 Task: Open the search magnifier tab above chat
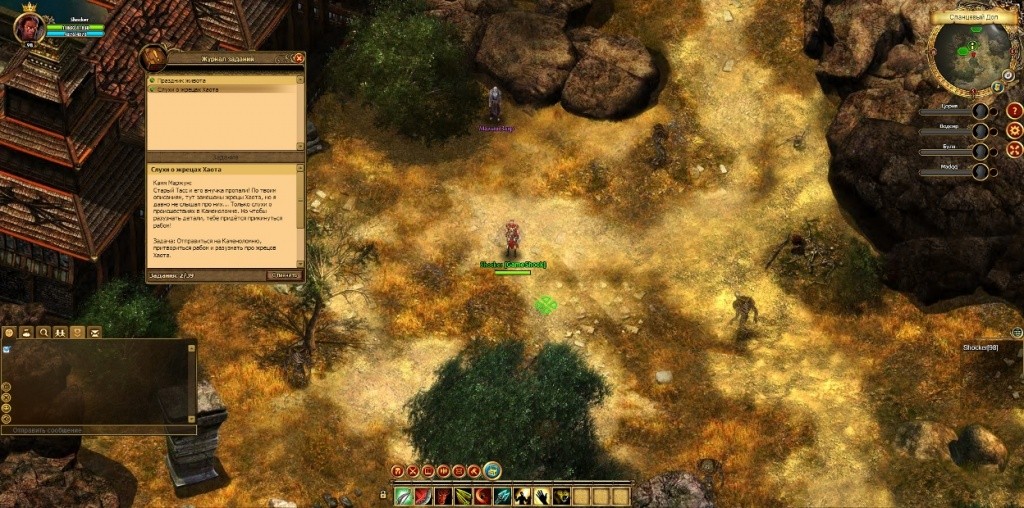44,332
